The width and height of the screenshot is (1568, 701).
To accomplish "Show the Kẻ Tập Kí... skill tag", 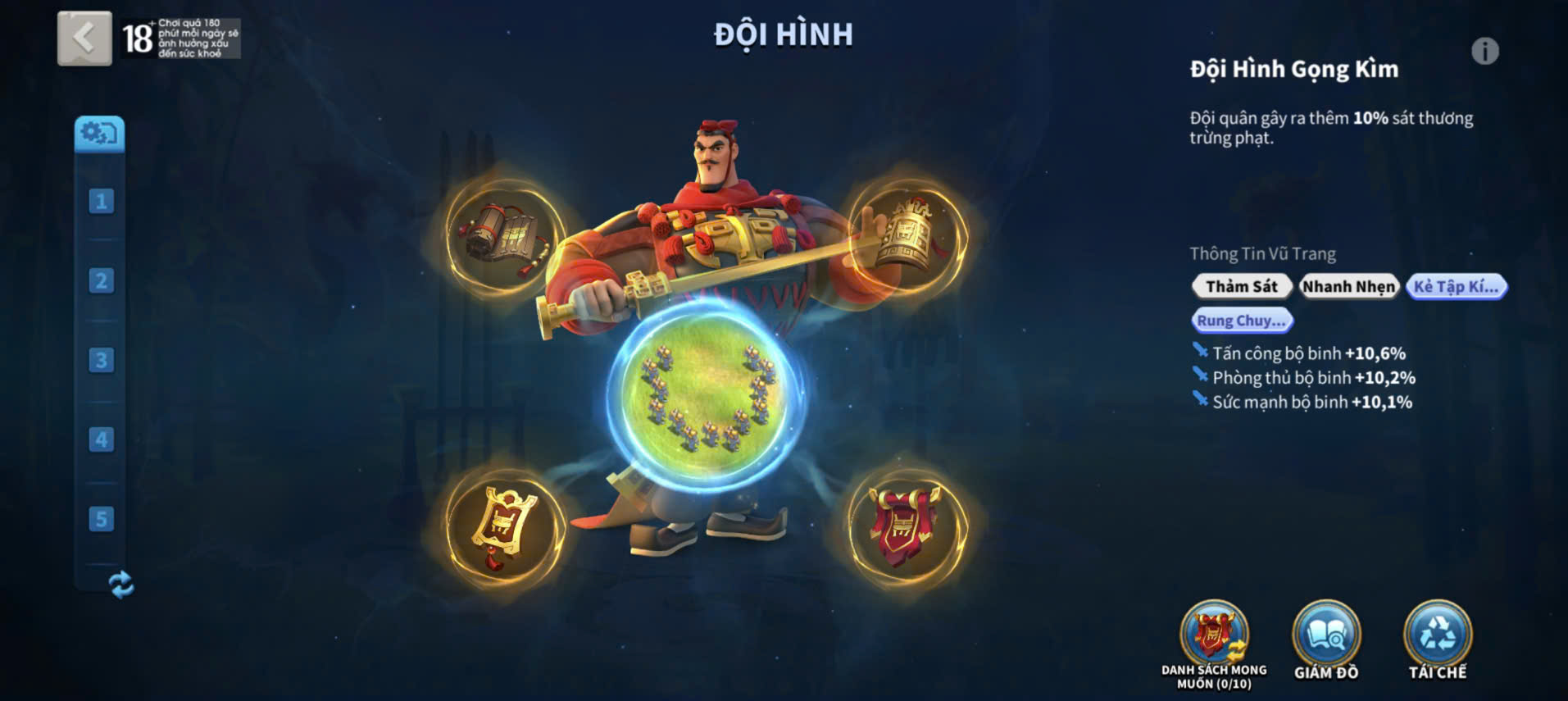I will point(1456,286).
